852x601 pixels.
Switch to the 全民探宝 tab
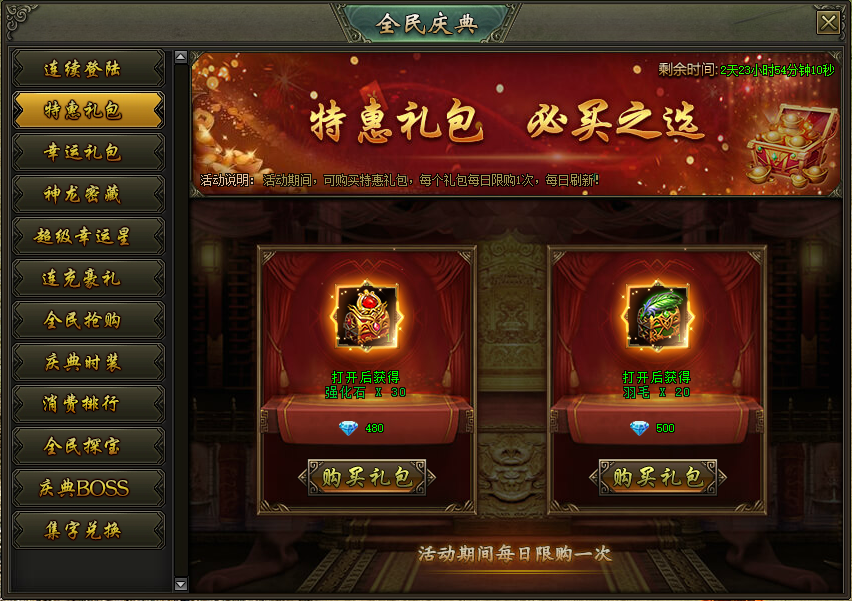(88, 446)
